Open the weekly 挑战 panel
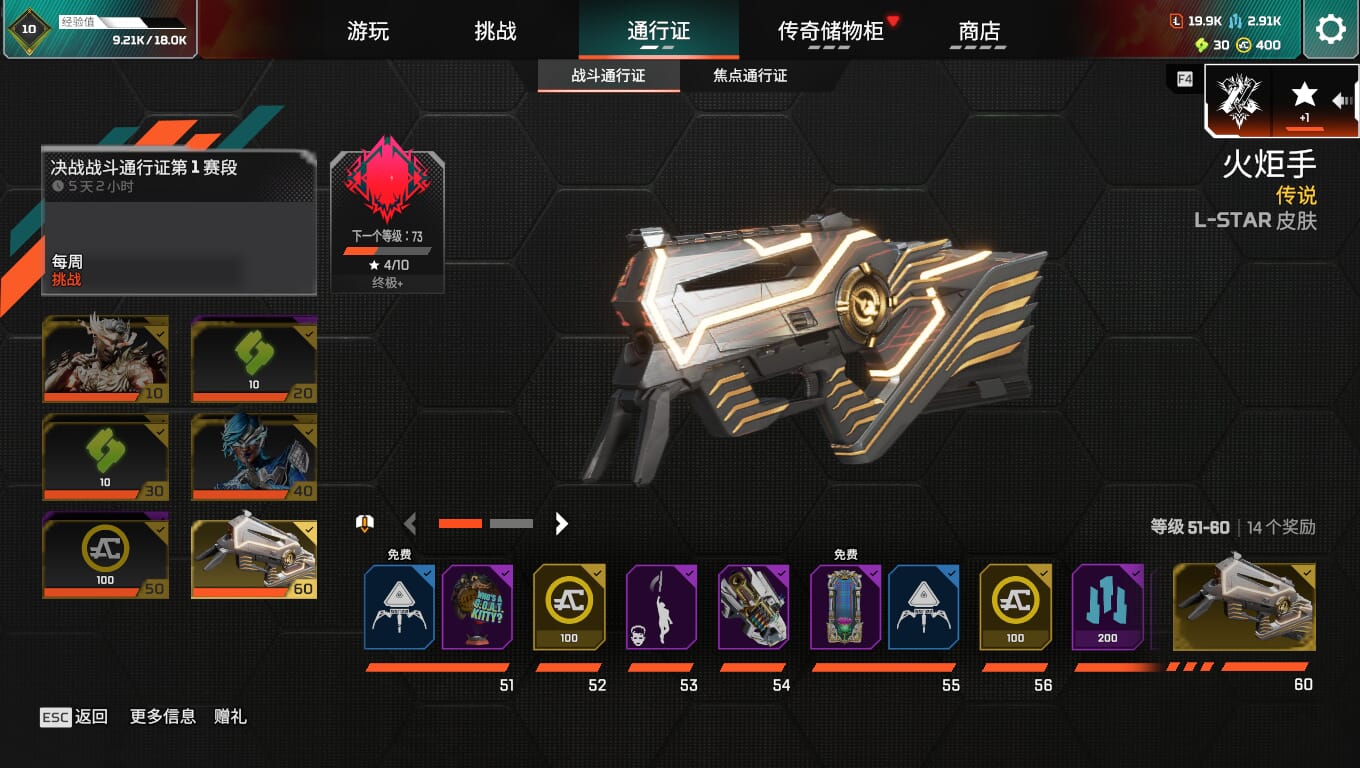 pos(178,223)
